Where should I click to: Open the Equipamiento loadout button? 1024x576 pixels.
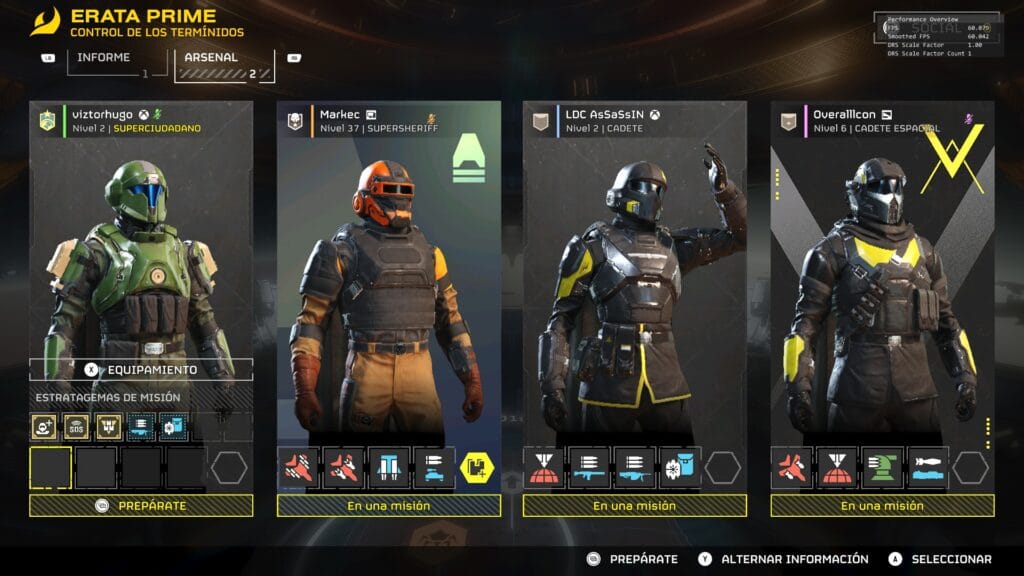pos(141,369)
